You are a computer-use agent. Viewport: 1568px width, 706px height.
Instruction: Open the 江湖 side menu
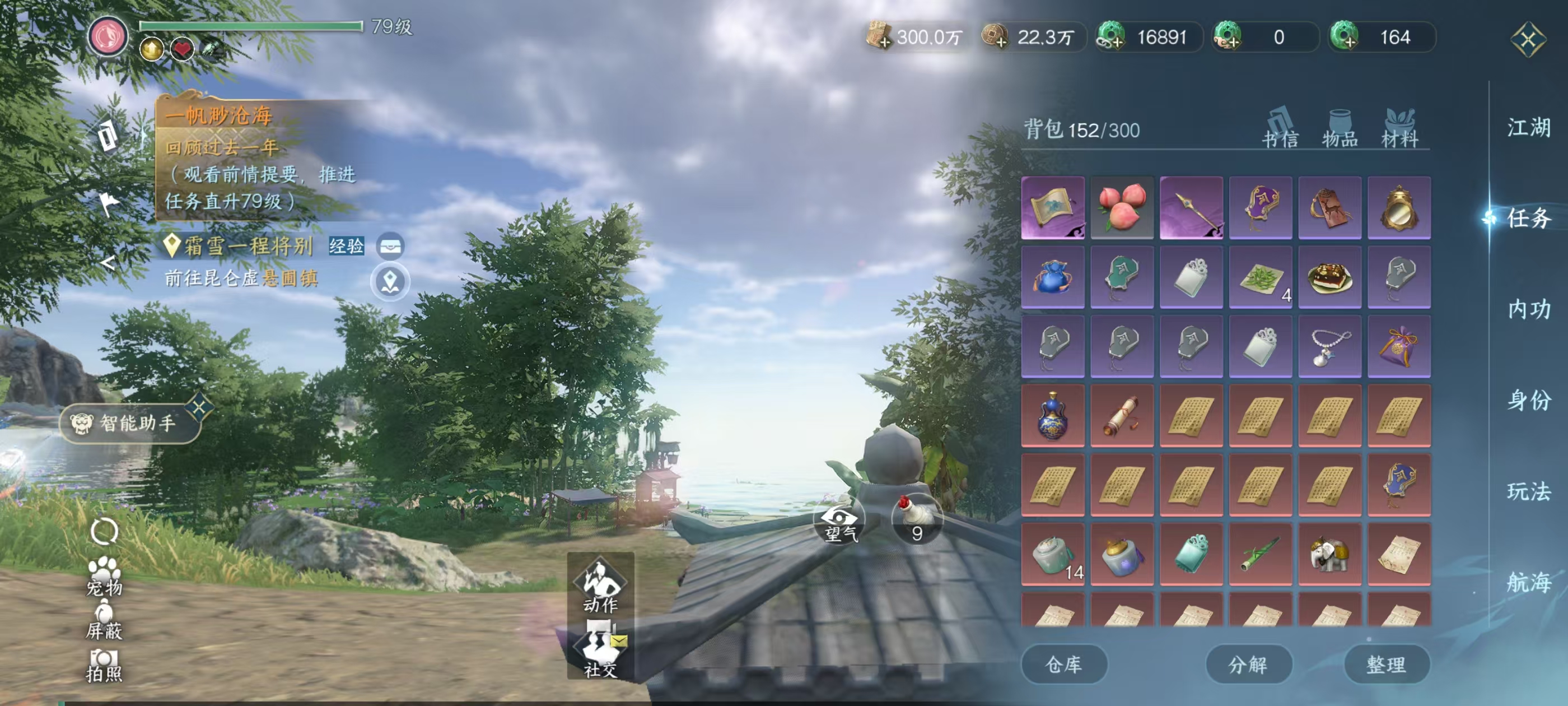[1528, 128]
